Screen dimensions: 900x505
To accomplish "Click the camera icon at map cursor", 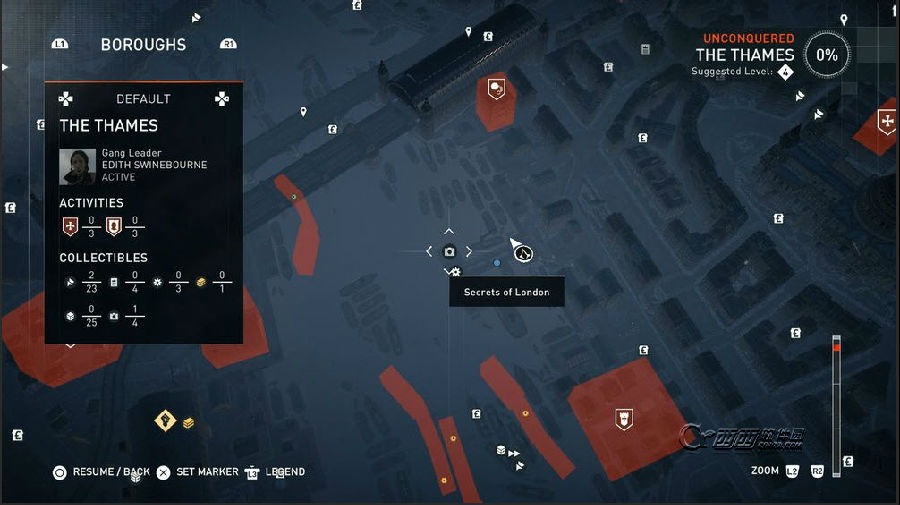I will pos(449,251).
